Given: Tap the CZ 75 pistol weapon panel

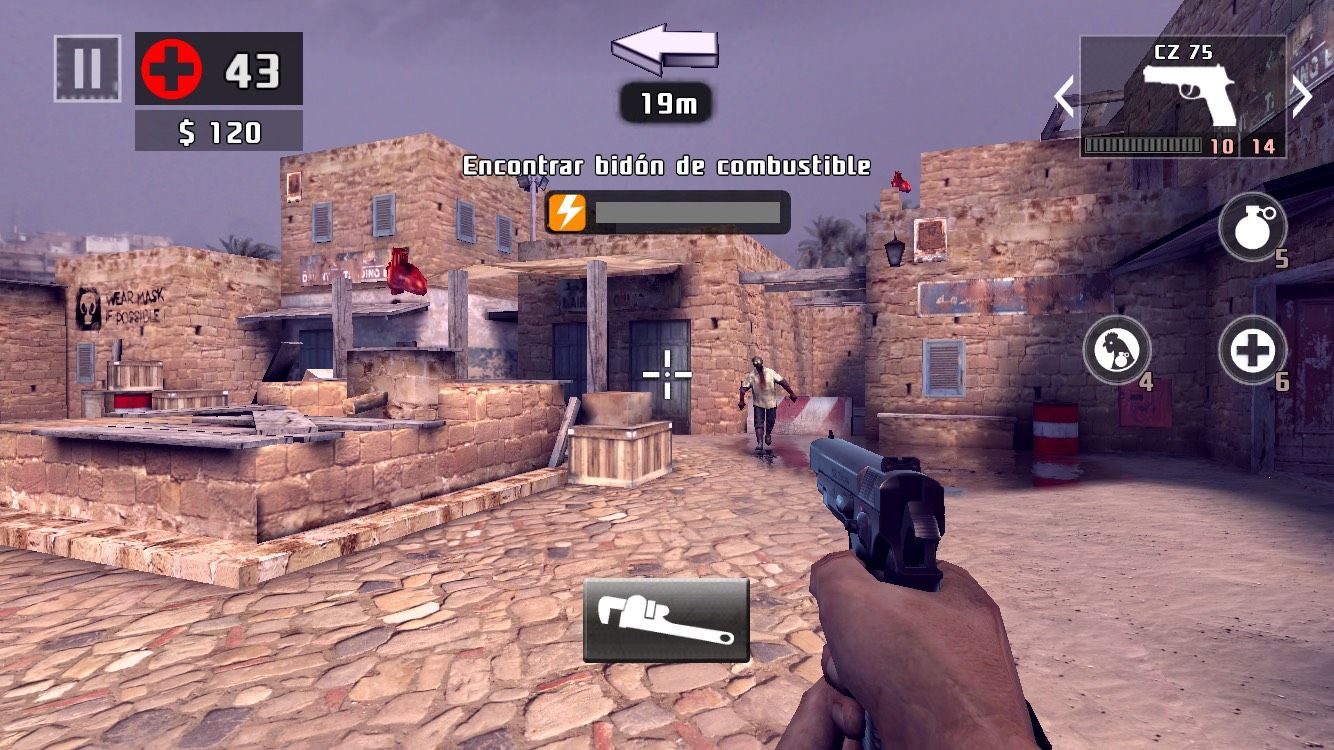Looking at the screenshot, I should tap(1183, 97).
